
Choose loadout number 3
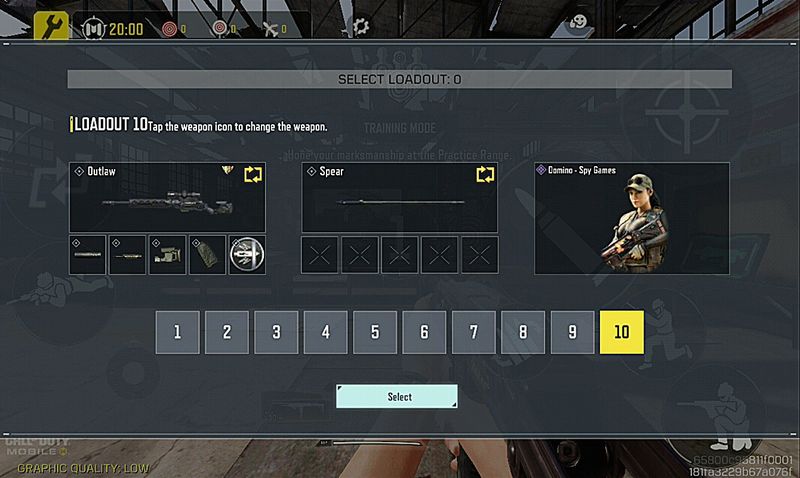pyautogui.click(x=276, y=332)
